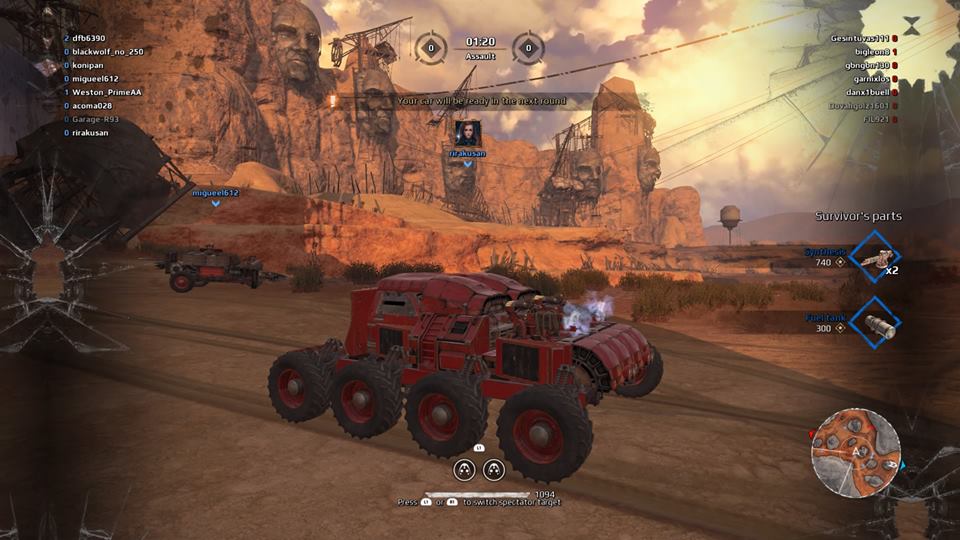Viewport: 960px width, 540px height.
Task: Select enemy player danx1buell
Action: (866, 92)
